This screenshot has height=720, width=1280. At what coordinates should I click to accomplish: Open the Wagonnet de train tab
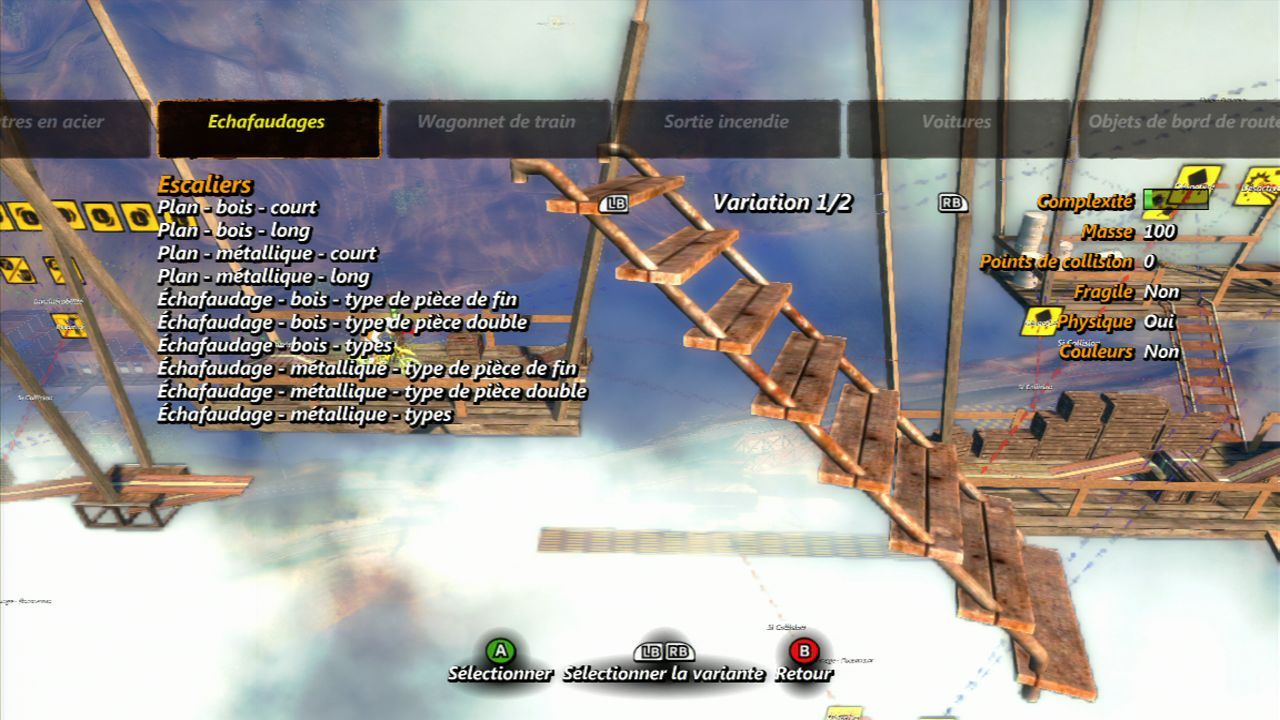[496, 123]
